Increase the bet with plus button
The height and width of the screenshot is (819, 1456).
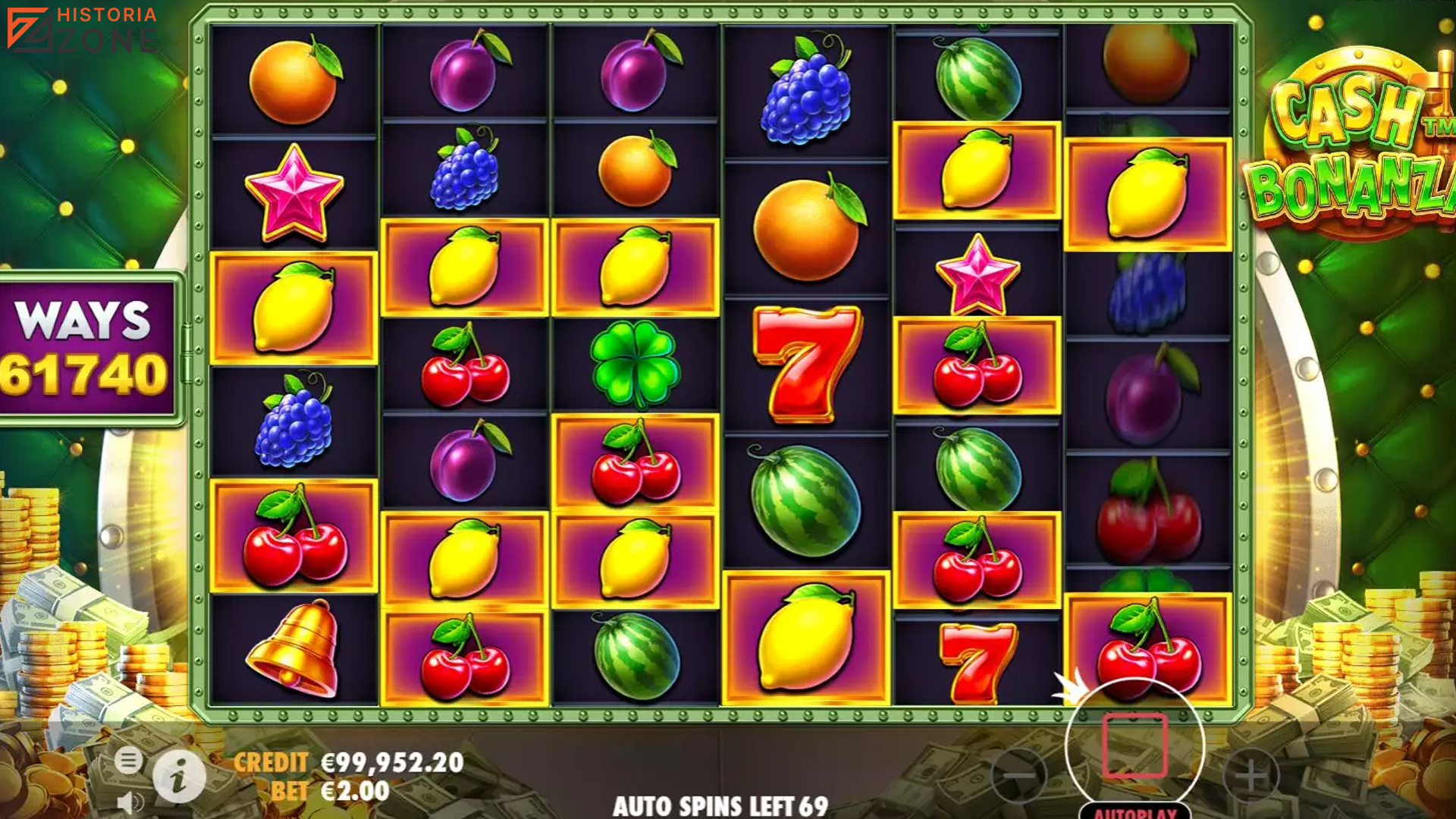pyautogui.click(x=1251, y=775)
